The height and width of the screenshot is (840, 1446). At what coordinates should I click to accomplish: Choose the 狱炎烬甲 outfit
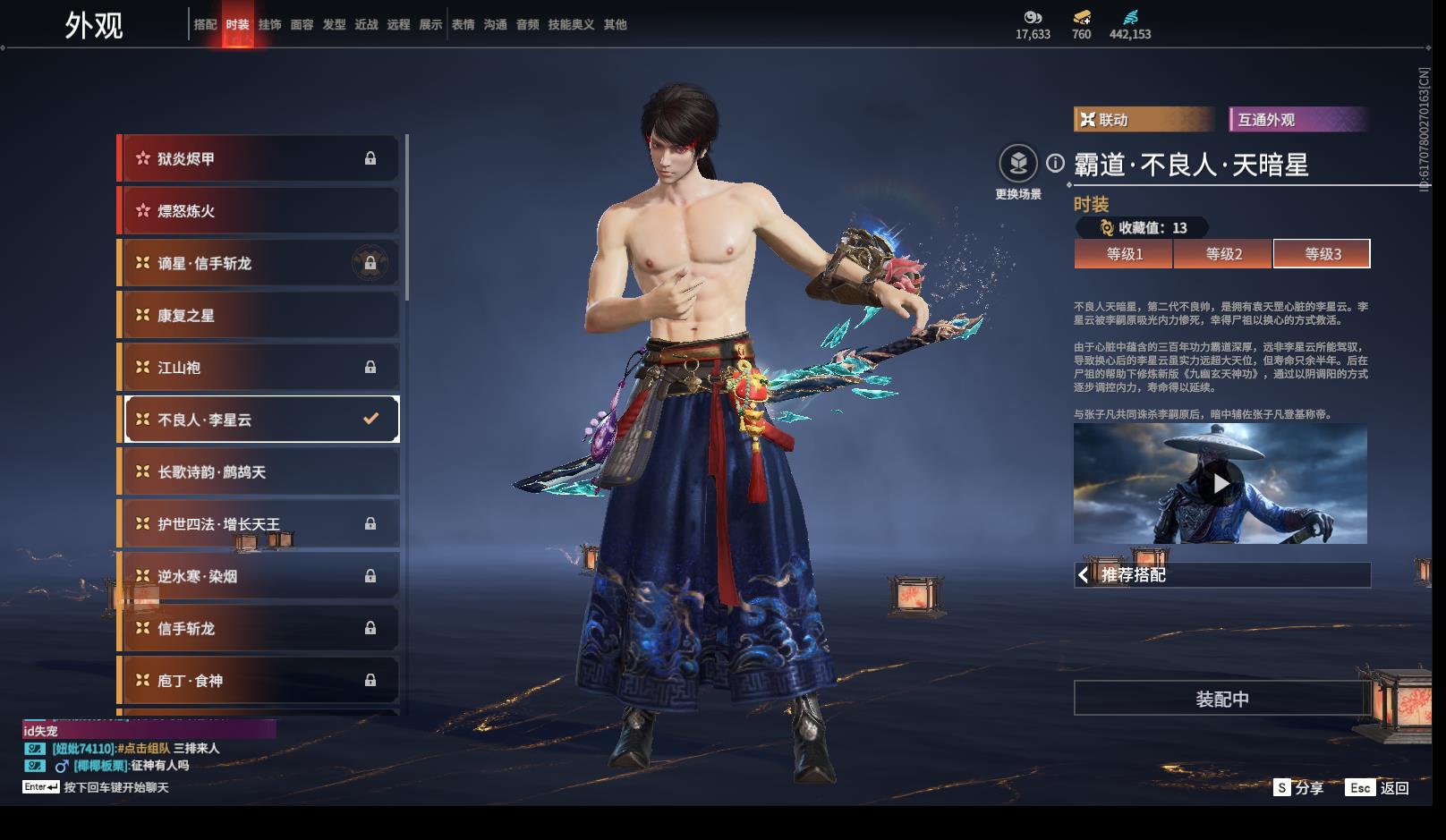[x=259, y=158]
